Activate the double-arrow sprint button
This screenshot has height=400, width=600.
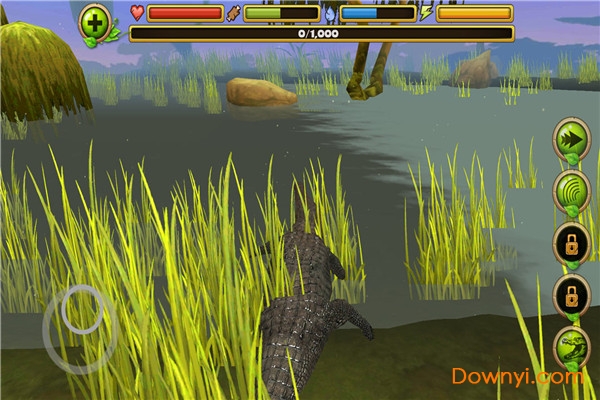click(x=571, y=139)
